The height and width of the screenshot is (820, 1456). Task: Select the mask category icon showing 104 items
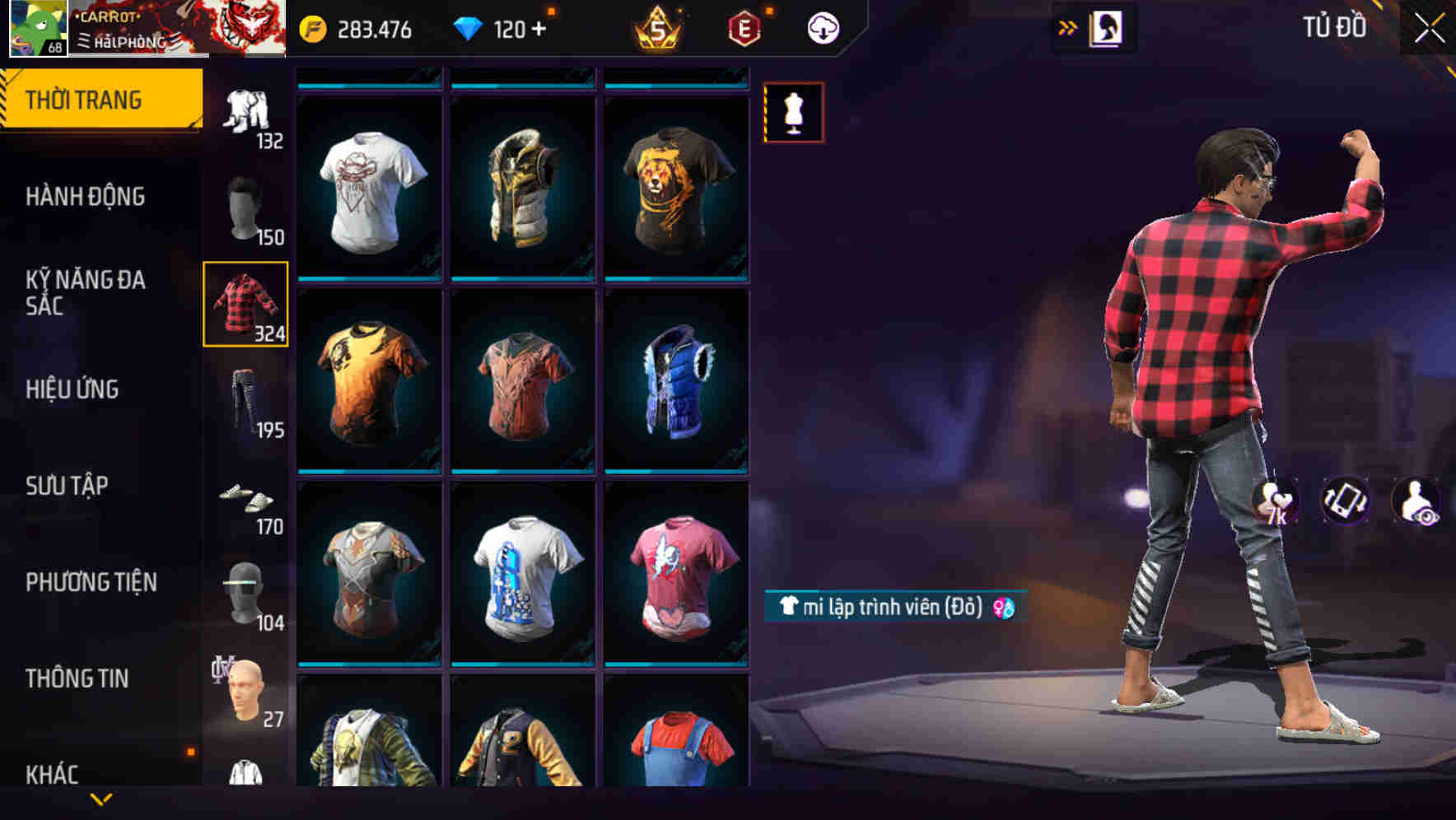(245, 593)
